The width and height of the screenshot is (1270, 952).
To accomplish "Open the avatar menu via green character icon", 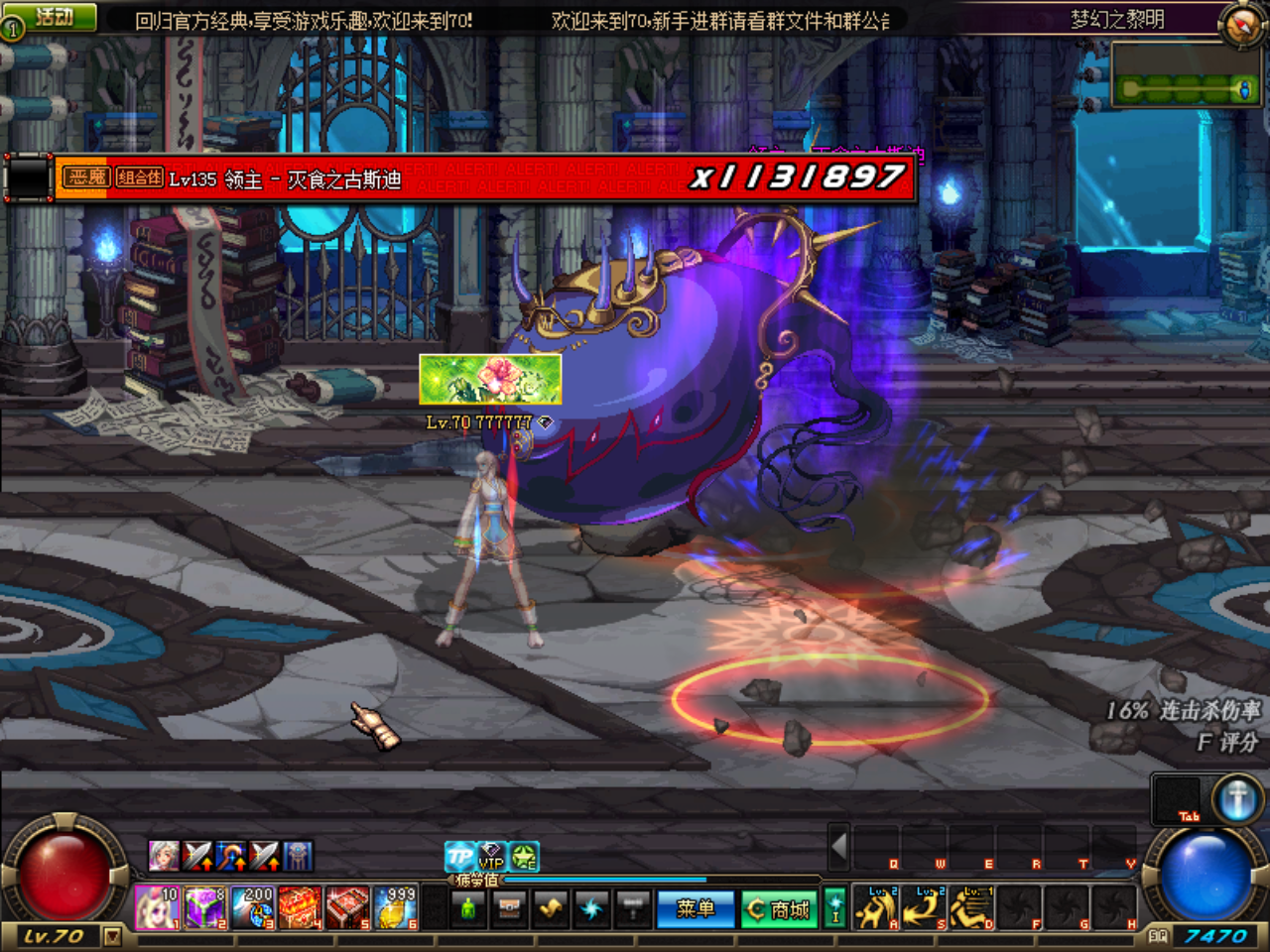I will click(468, 908).
